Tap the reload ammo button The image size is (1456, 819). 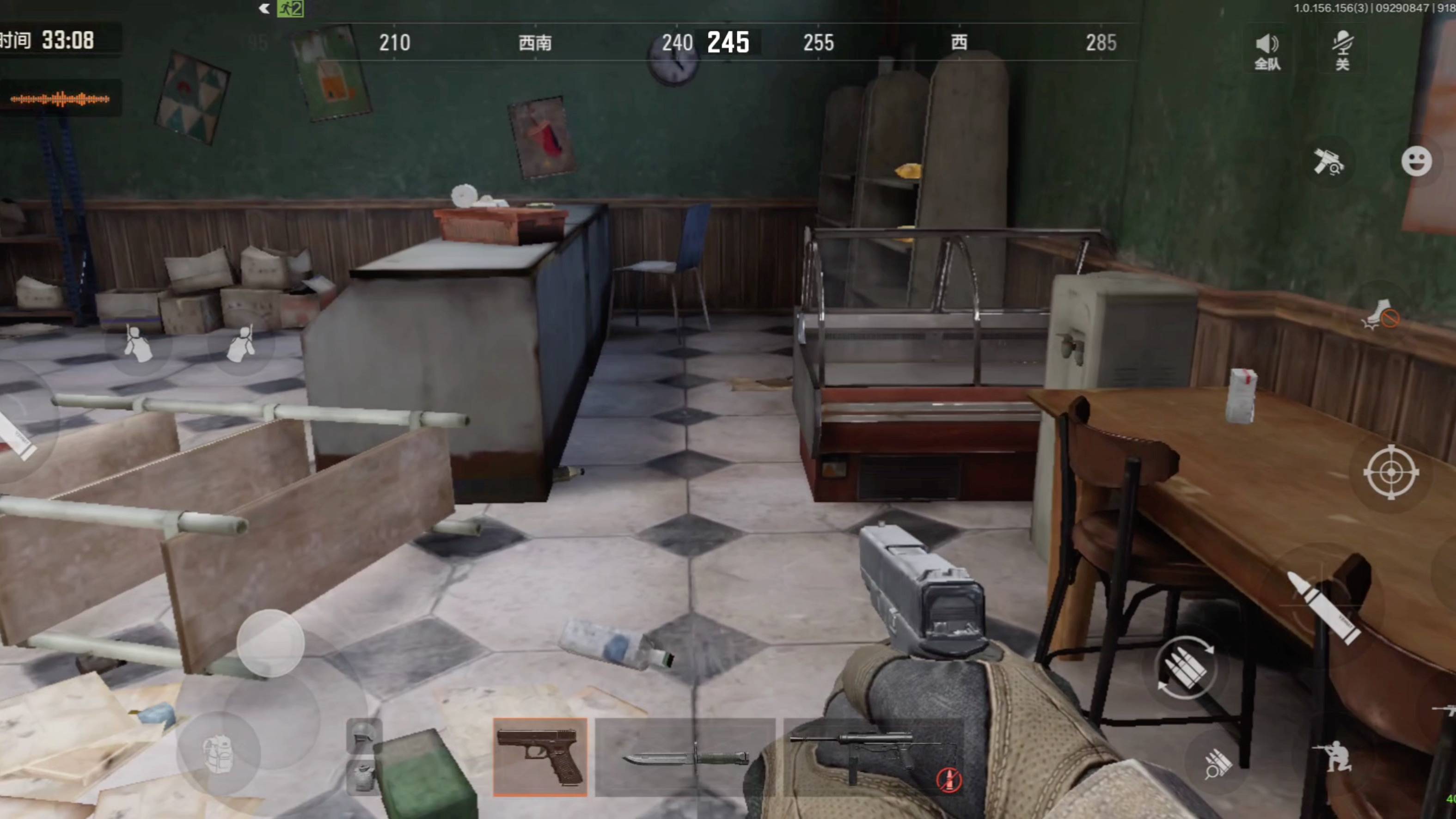[x=1185, y=668]
